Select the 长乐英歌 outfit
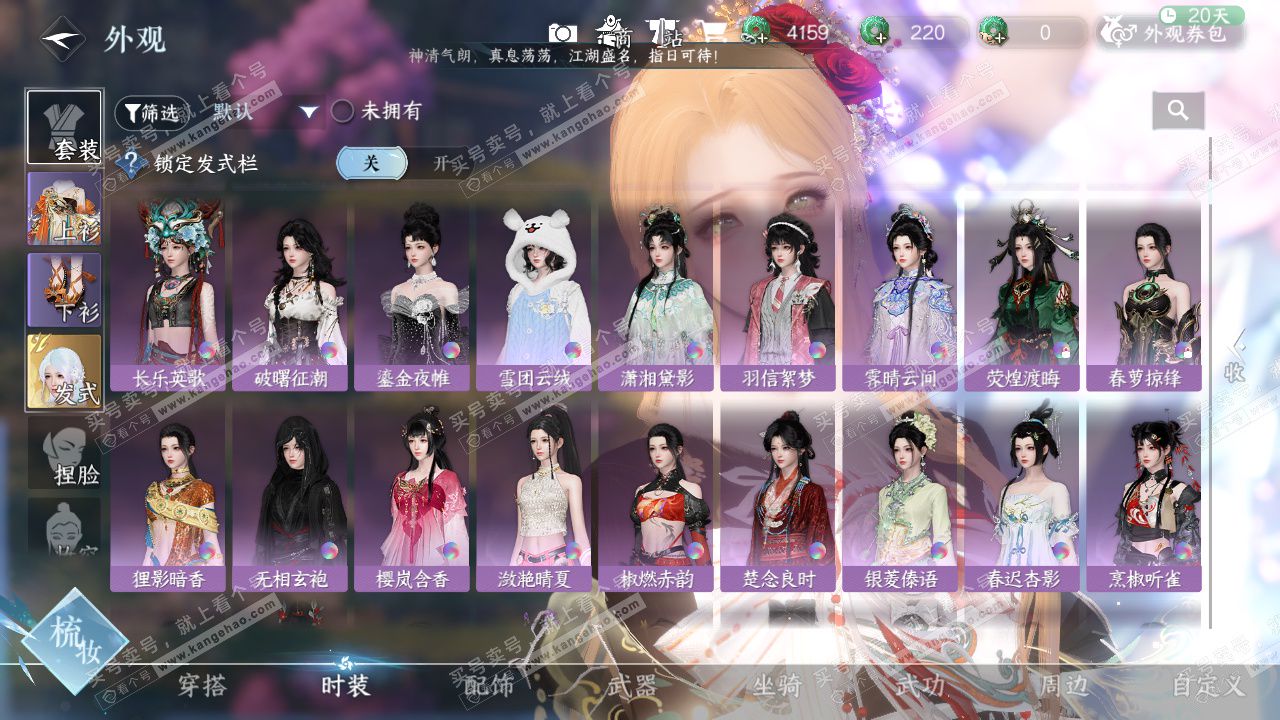Image resolution: width=1280 pixels, height=720 pixels. [169, 295]
